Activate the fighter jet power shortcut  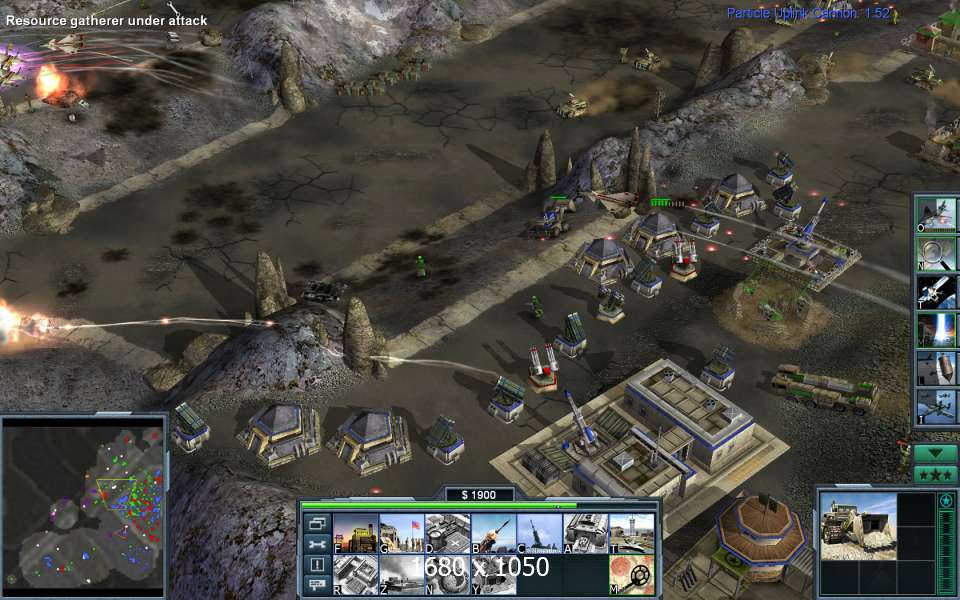(936, 216)
